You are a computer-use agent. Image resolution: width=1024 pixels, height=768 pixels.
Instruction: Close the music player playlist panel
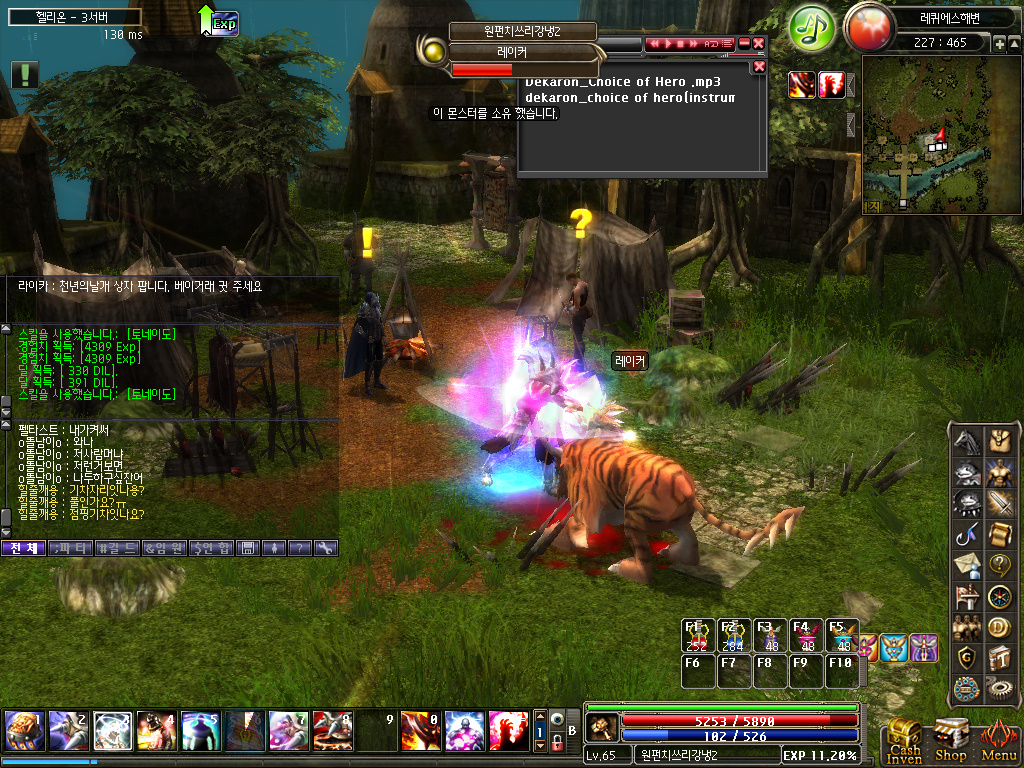pyautogui.click(x=759, y=66)
